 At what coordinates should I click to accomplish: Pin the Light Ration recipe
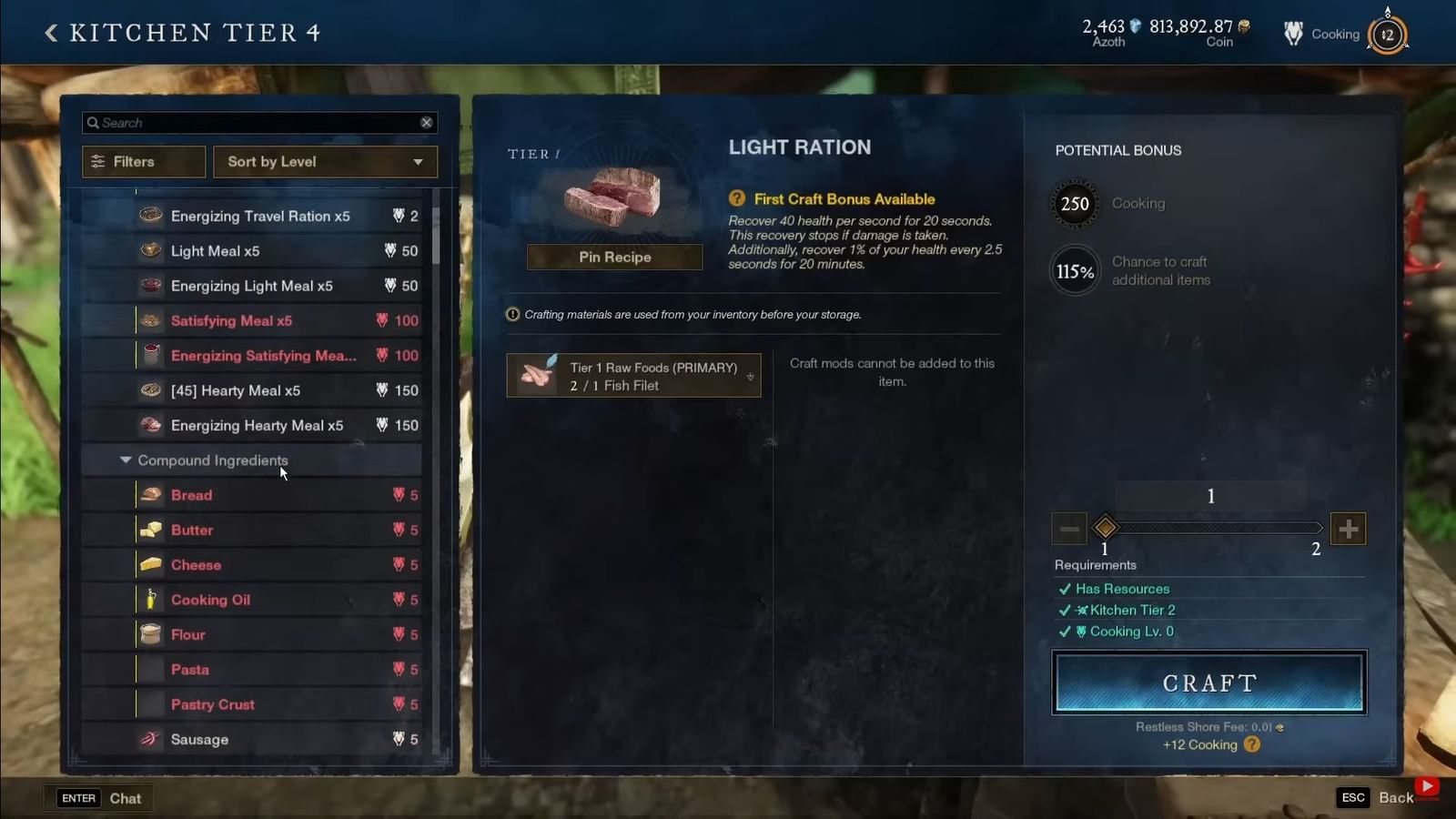point(614,257)
